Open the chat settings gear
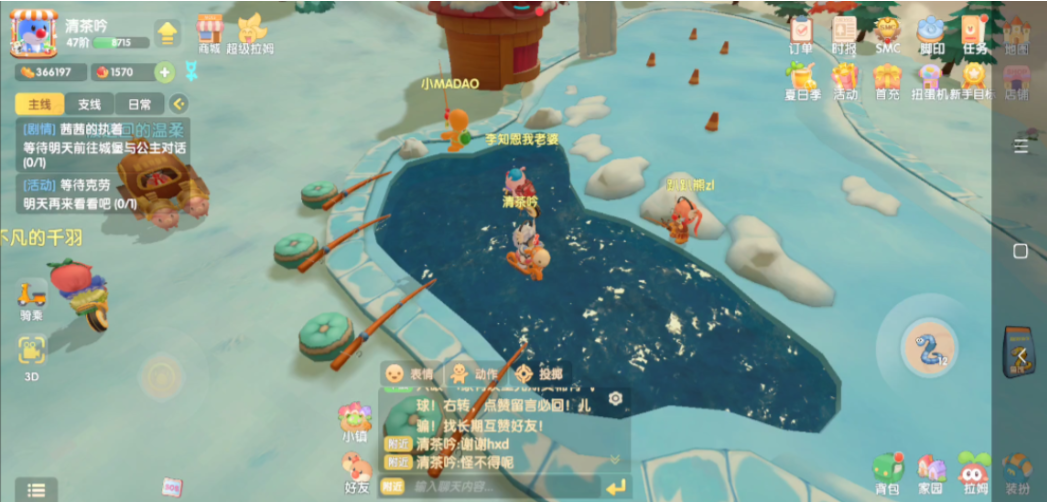This screenshot has width=1047, height=503. click(x=615, y=398)
